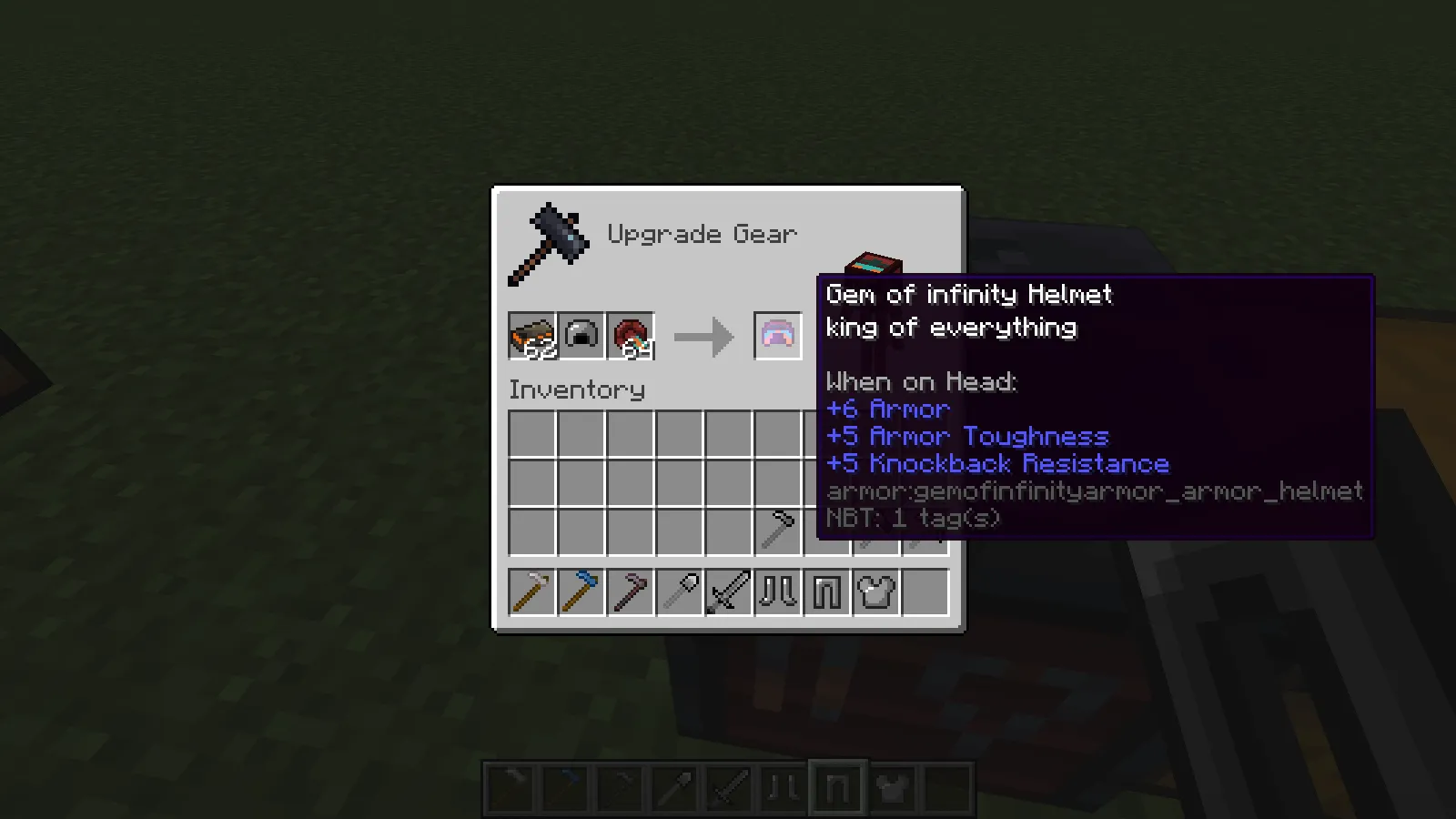The image size is (1456, 819).
Task: Select the iron sword in the hotbar row
Action: coord(729,591)
